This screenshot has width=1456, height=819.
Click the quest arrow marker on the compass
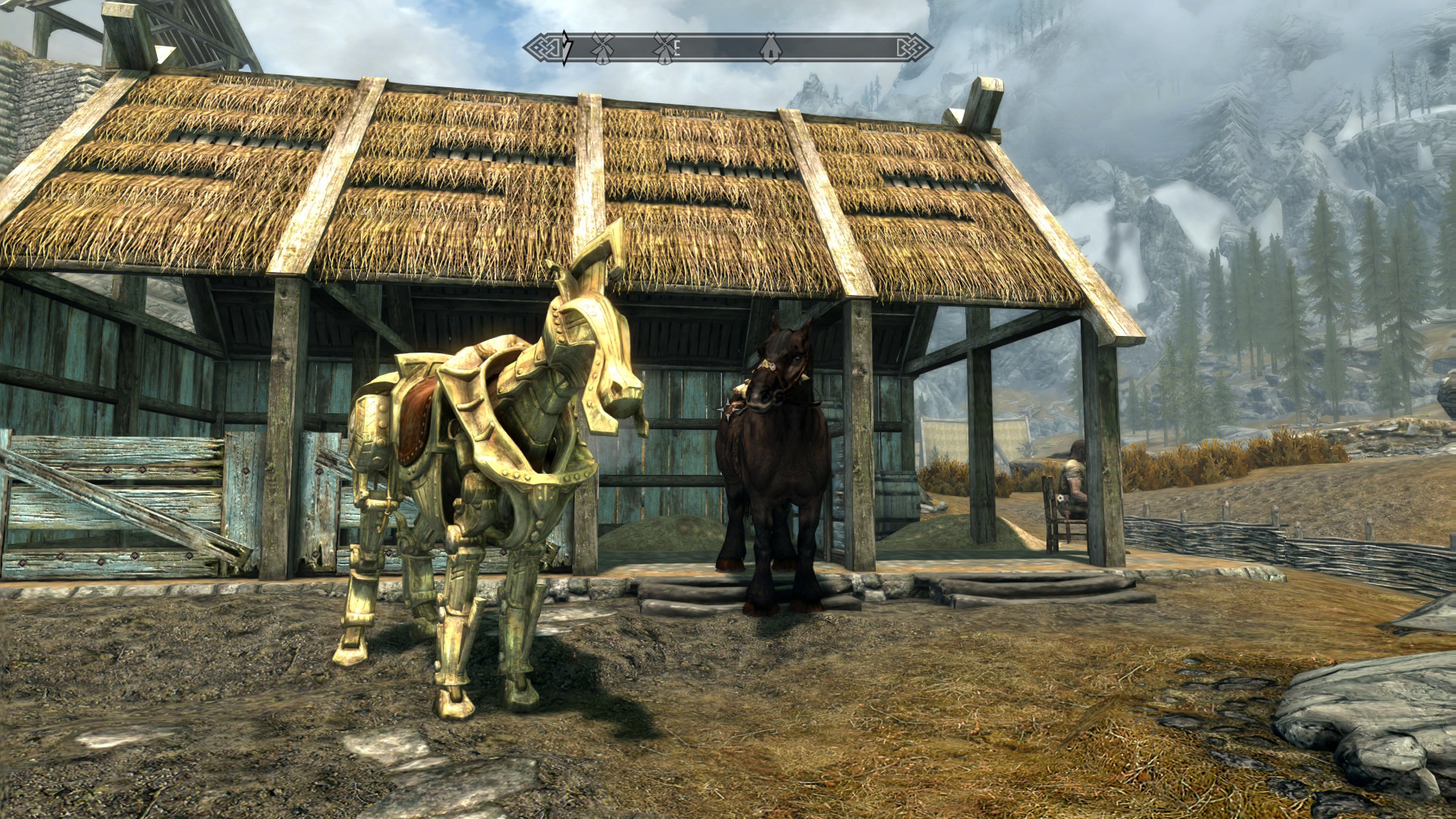click(566, 48)
